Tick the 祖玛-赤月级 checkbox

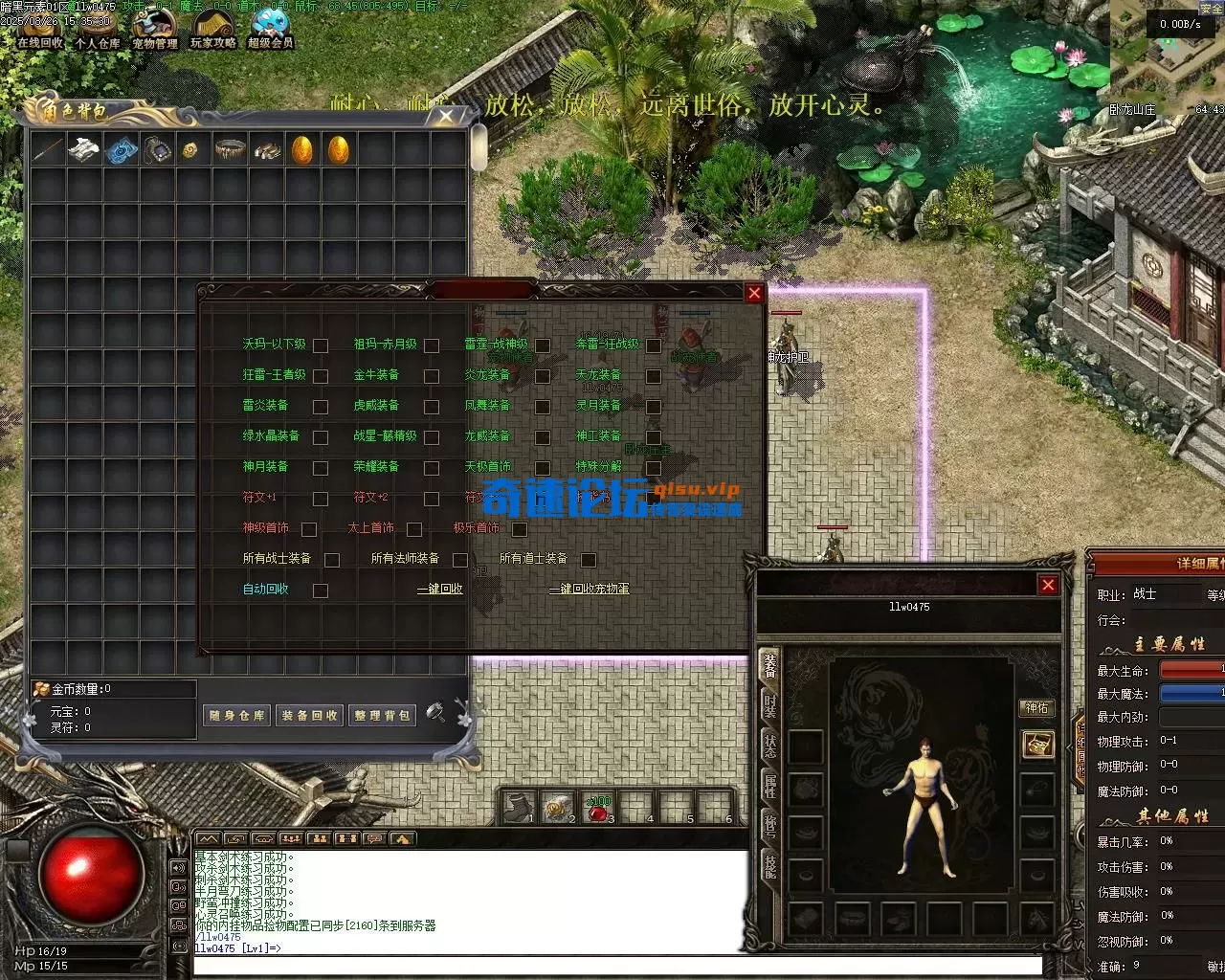432,345
